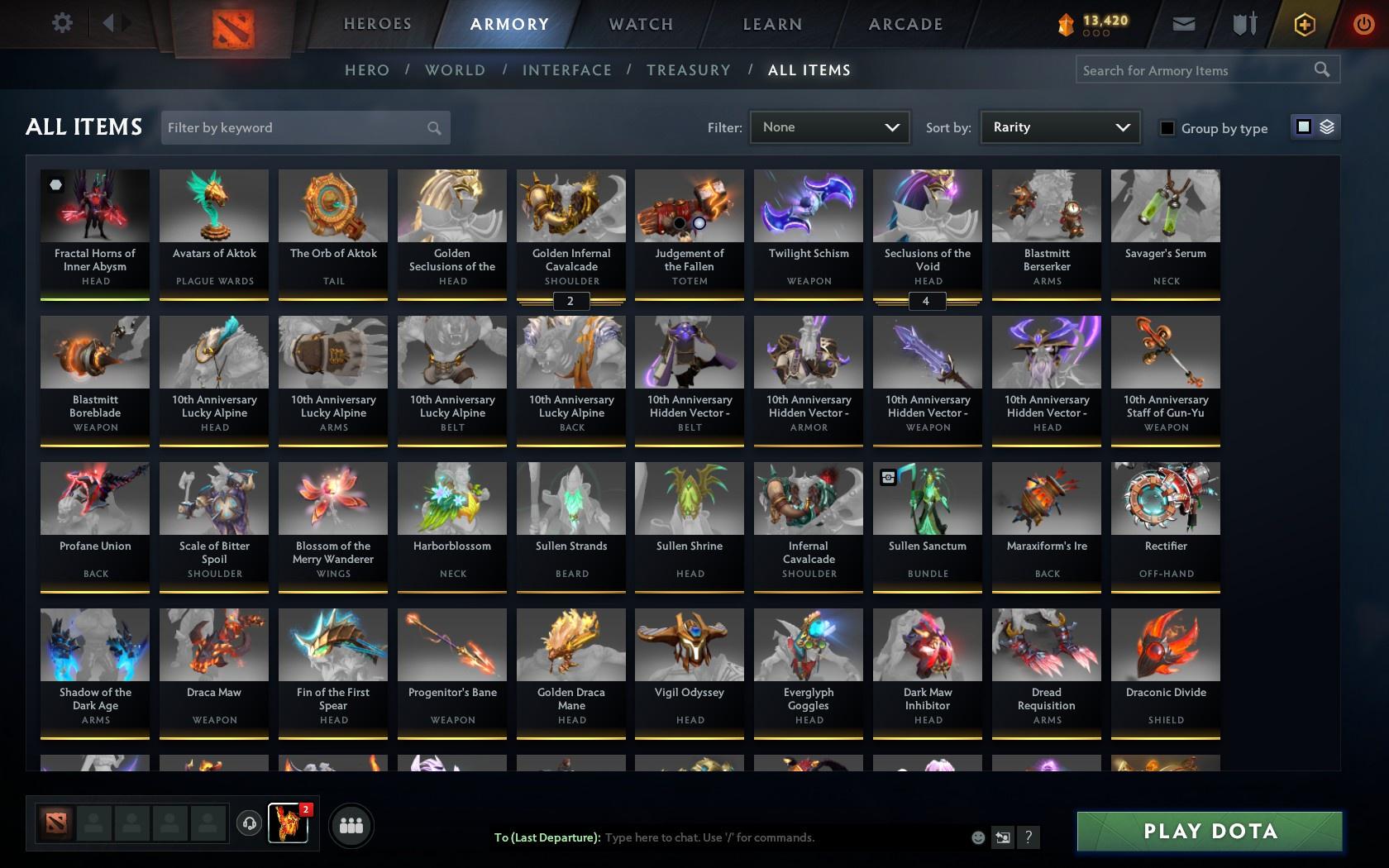
Task: Open the emoticon smiley in chat bar
Action: pos(978,837)
